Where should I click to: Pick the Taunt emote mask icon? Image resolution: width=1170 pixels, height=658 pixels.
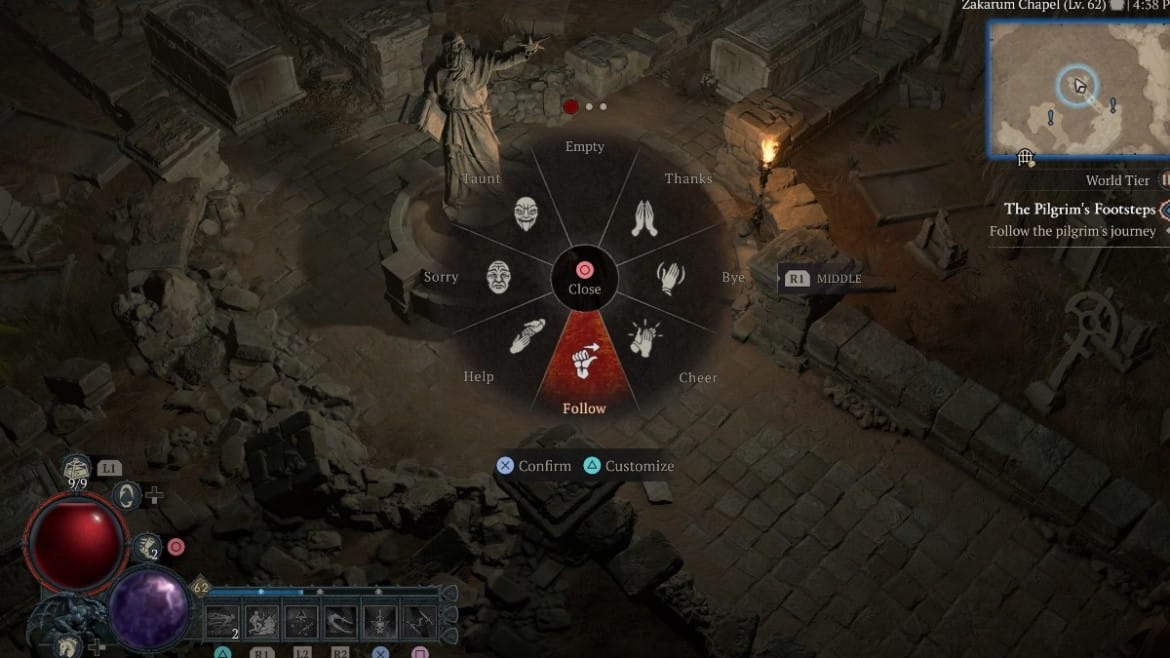point(526,214)
